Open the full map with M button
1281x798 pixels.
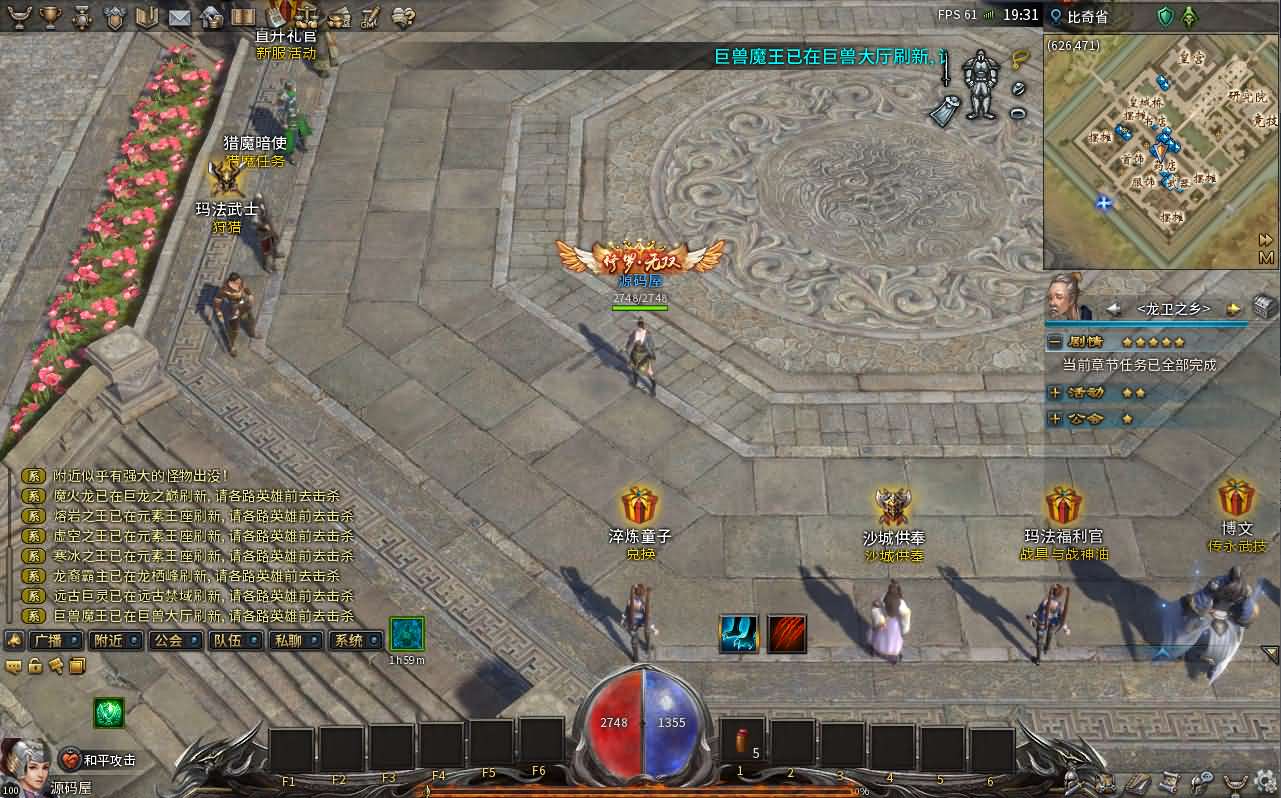(1266, 257)
